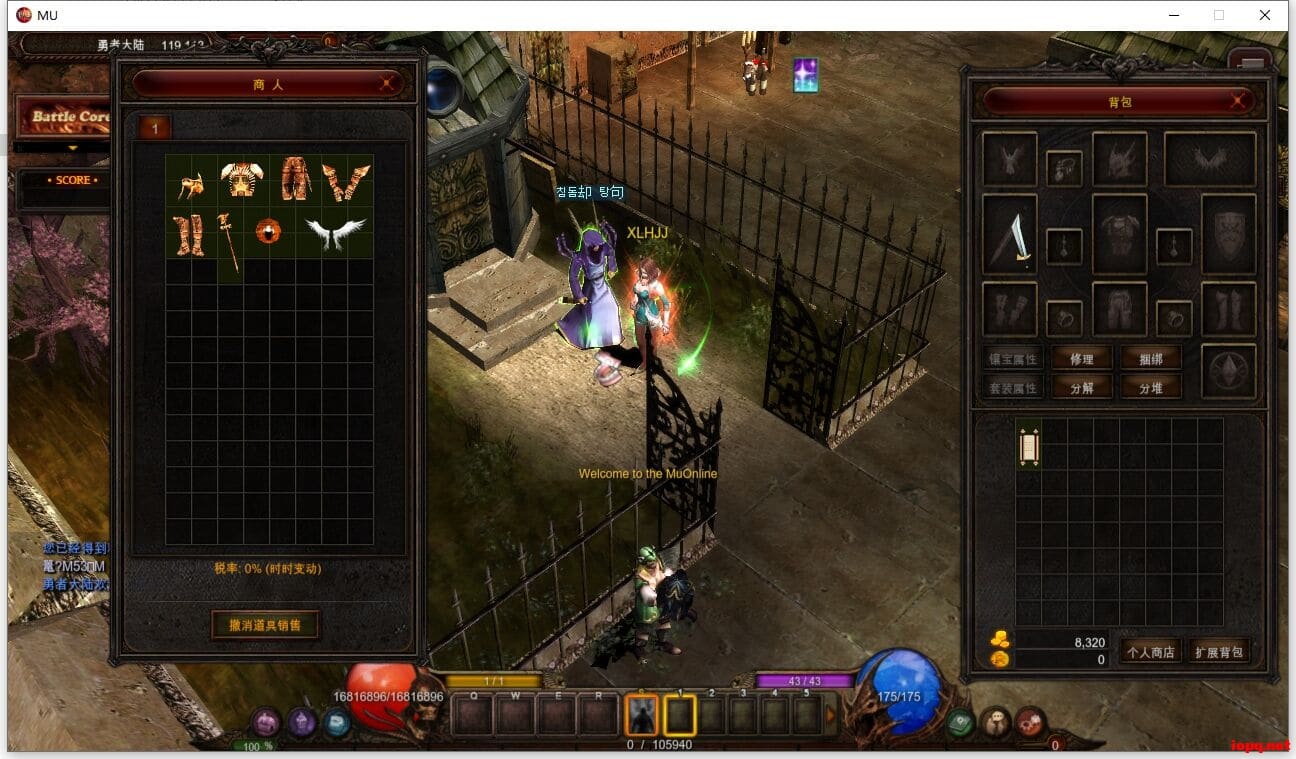Click the 分解 disassemble button
1296x759 pixels.
(x=1081, y=387)
